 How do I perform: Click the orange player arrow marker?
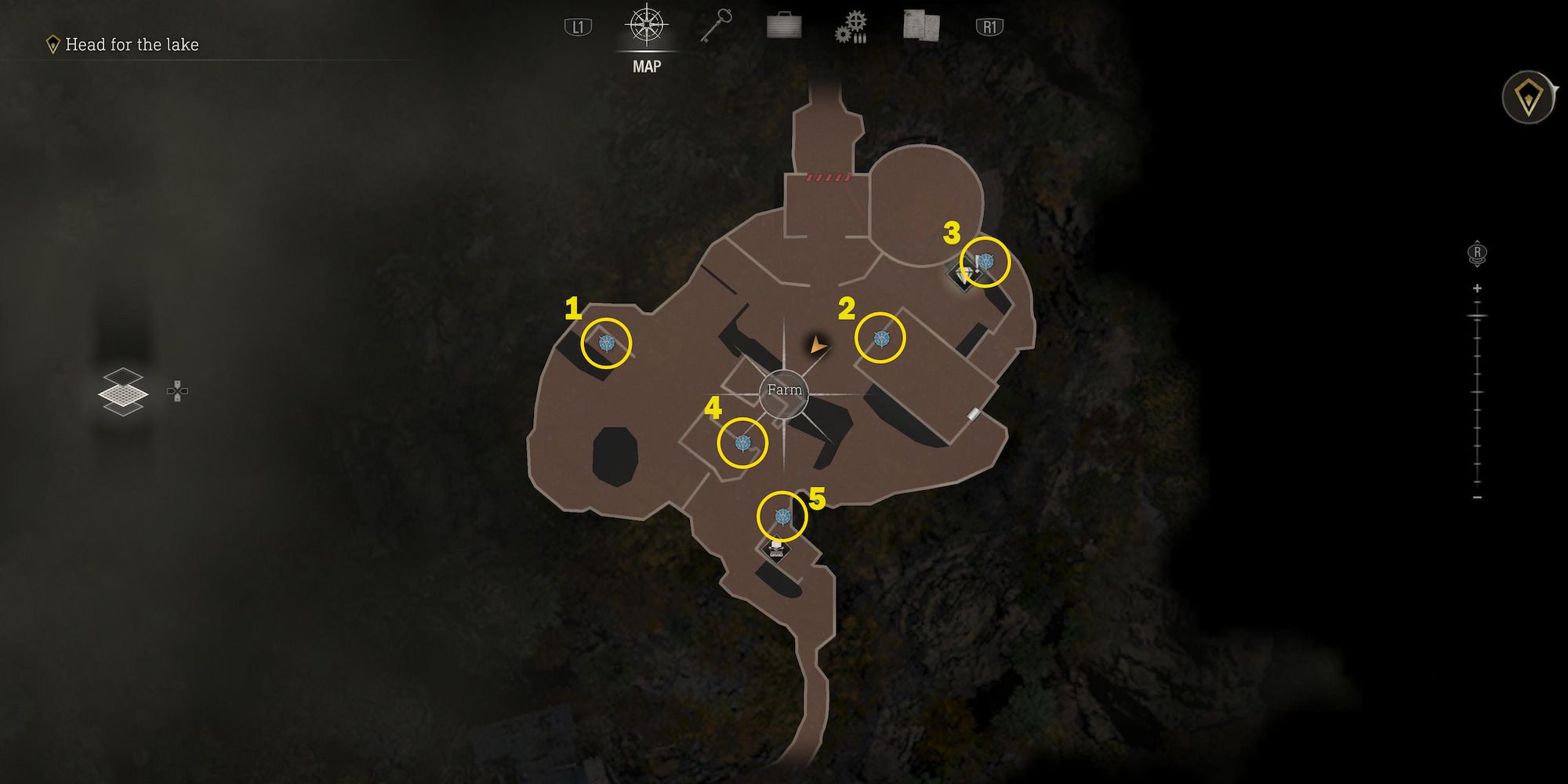[818, 343]
